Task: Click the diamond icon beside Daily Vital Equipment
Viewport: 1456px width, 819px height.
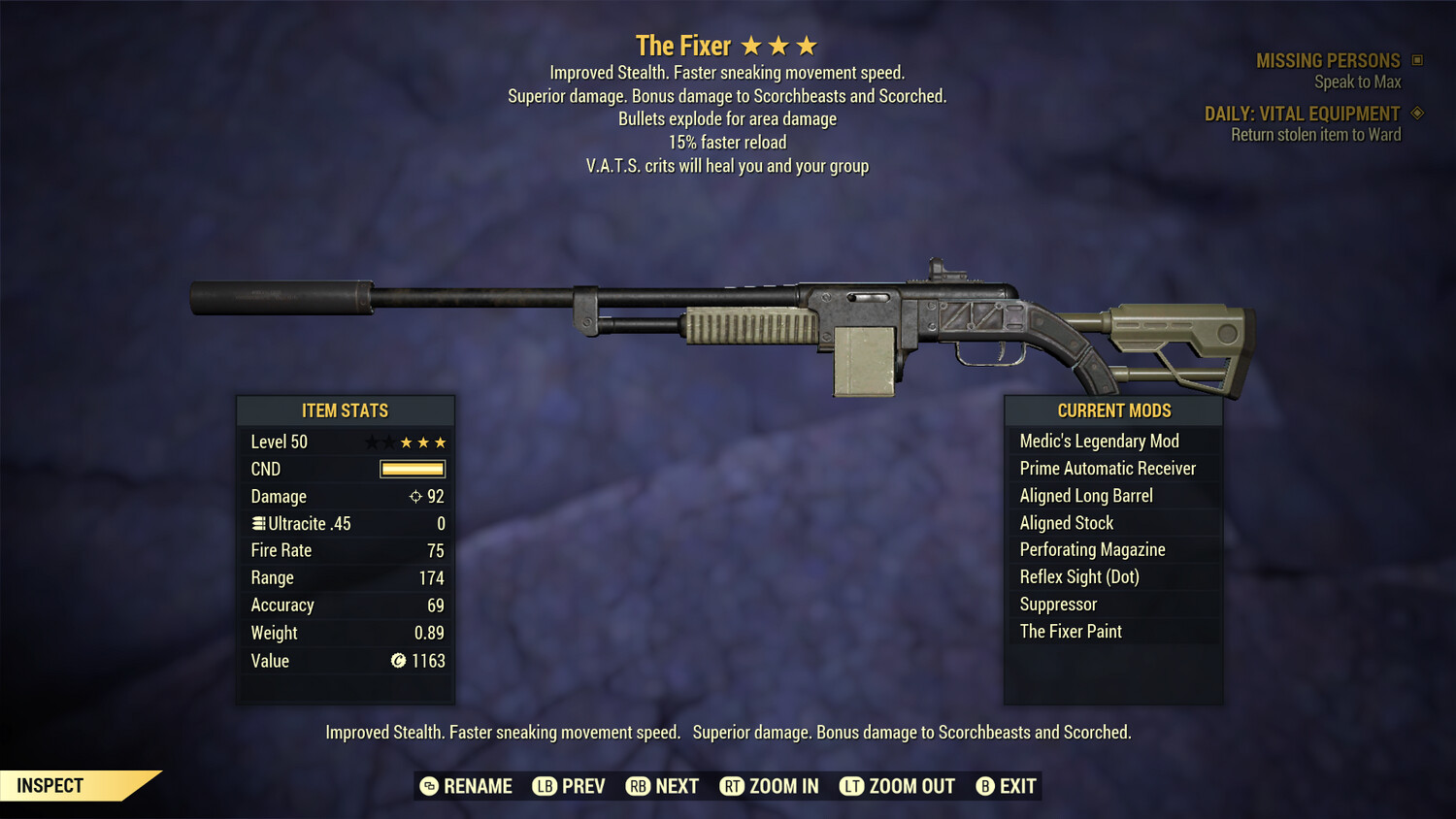Action: coord(1417,114)
